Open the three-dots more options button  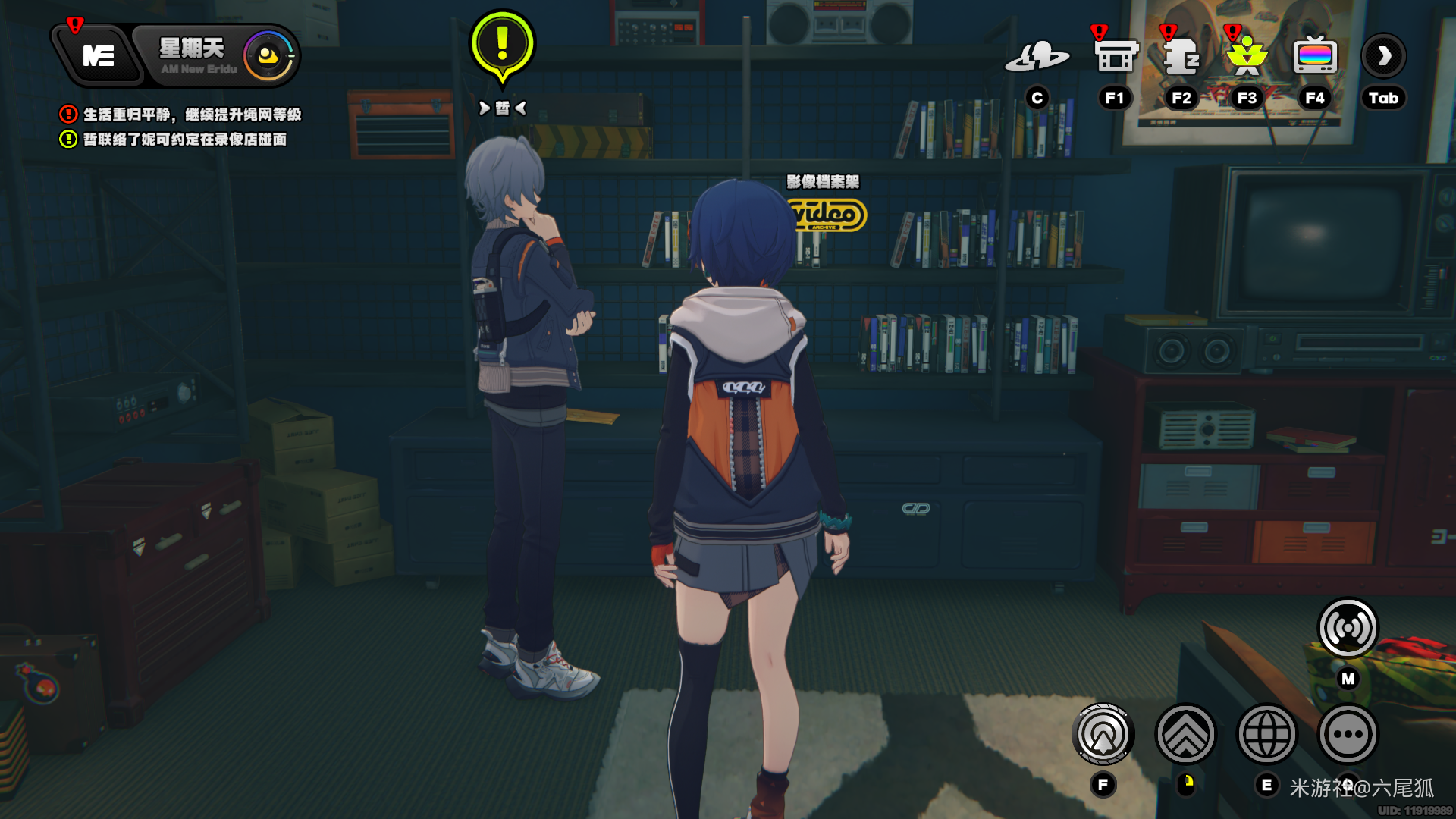[x=1348, y=734]
